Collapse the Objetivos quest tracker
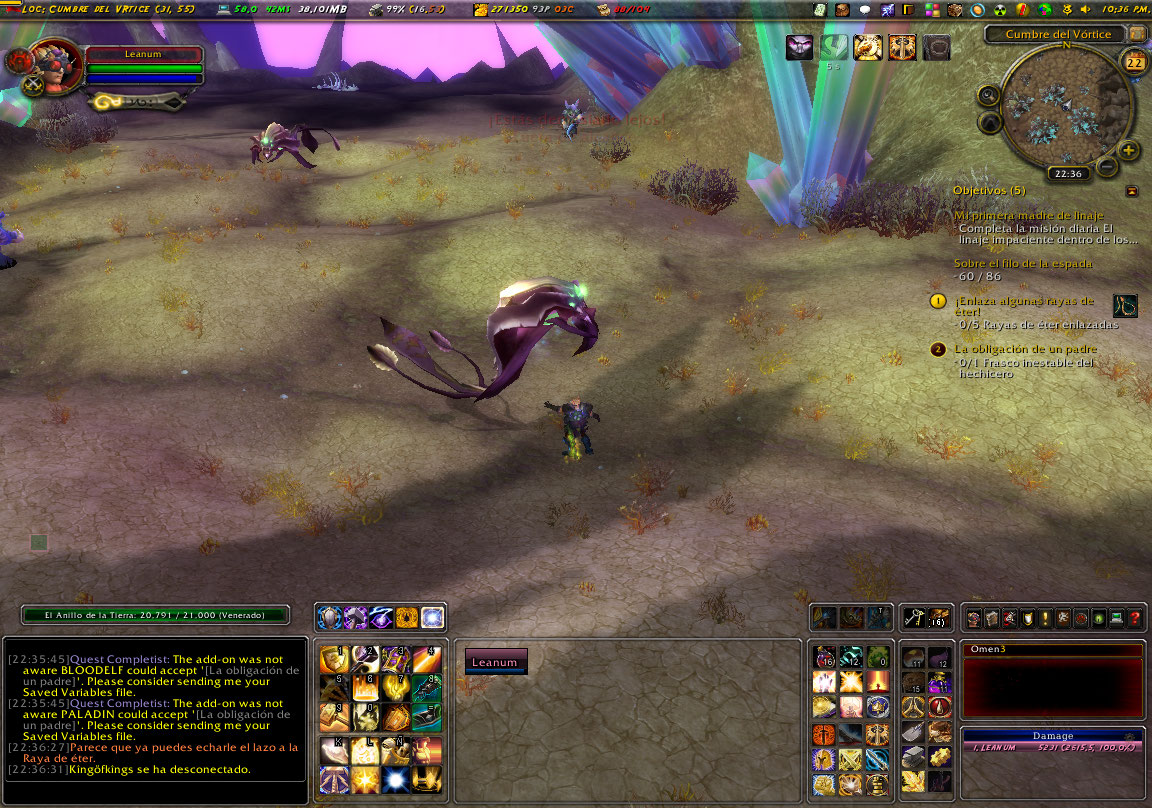The width and height of the screenshot is (1152, 808). pos(1132,190)
